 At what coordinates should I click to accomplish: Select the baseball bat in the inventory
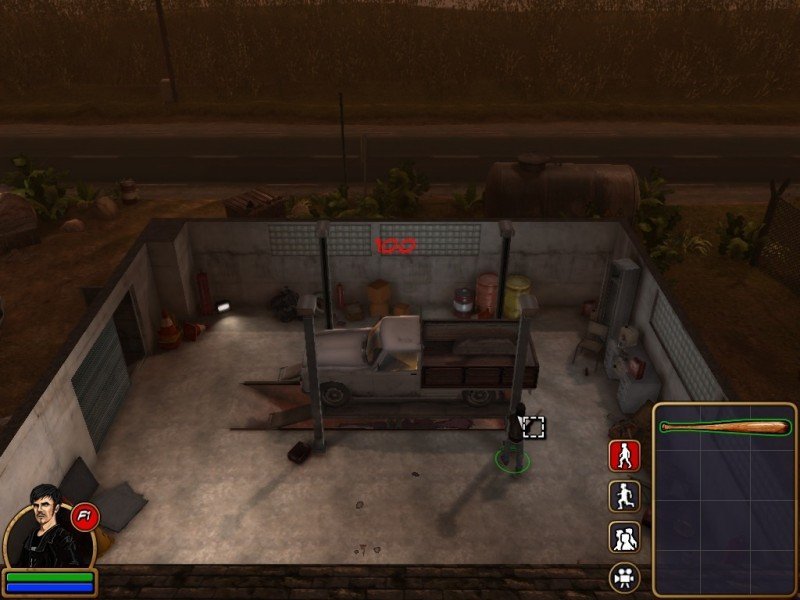point(724,428)
